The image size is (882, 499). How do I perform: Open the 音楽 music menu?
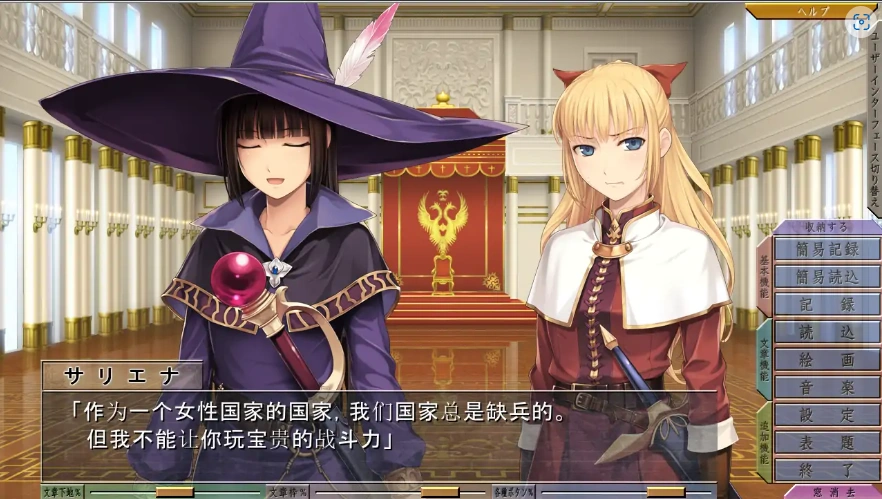(x=826, y=387)
